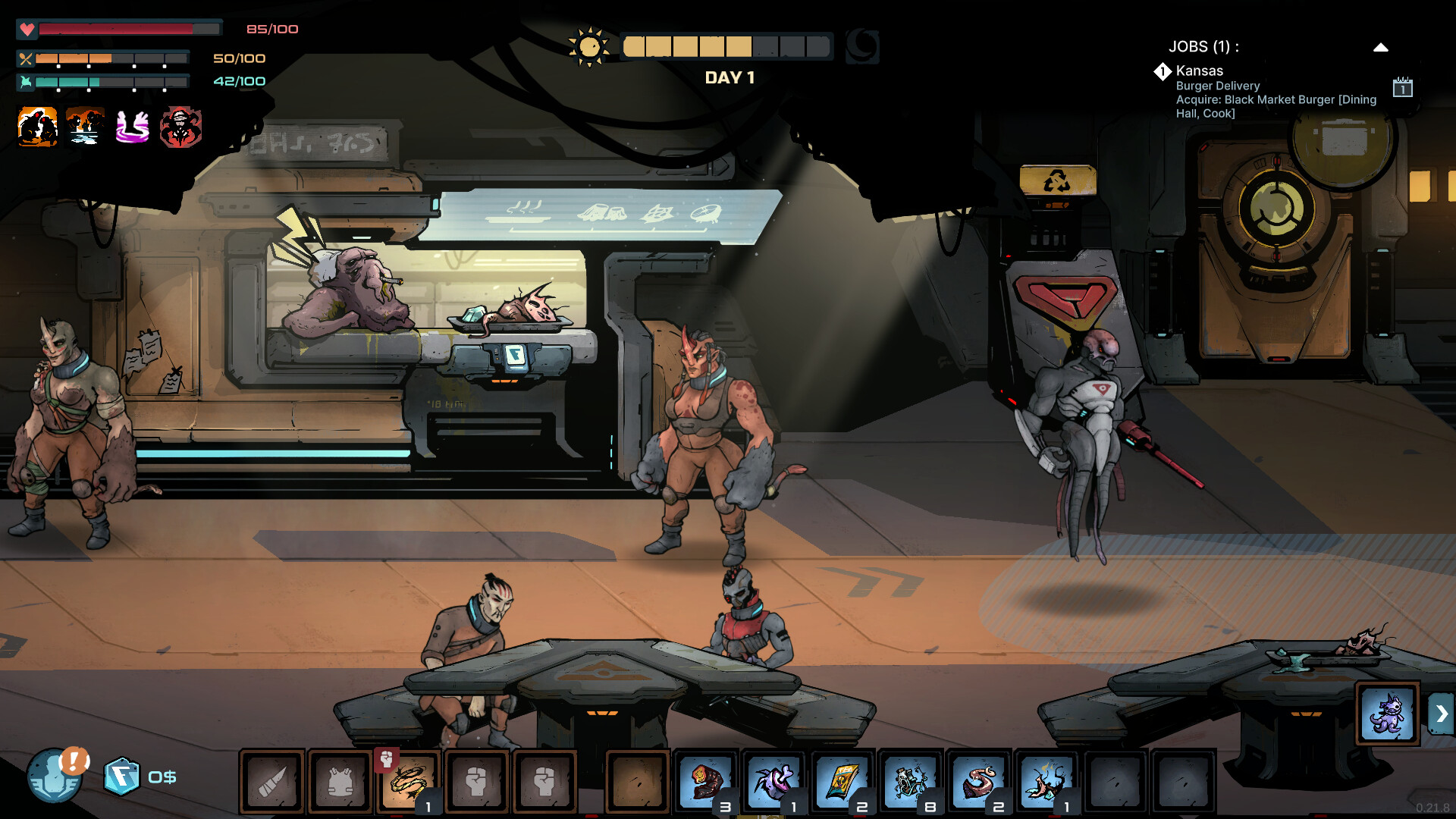Image resolution: width=1456 pixels, height=819 pixels.
Task: Pick the red meat item with count 3
Action: [x=705, y=782]
